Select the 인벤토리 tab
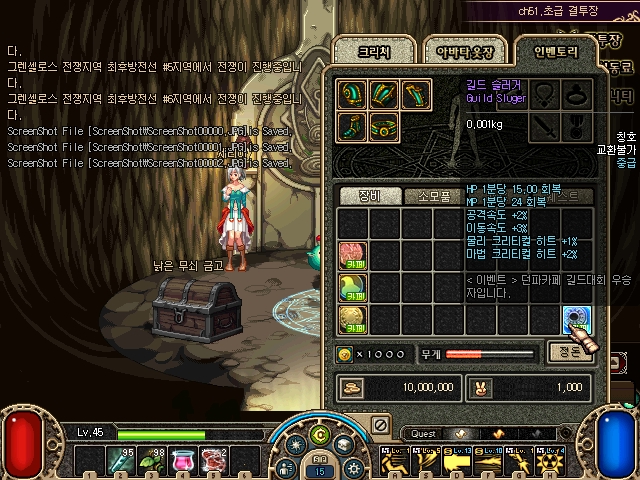 coord(548,51)
